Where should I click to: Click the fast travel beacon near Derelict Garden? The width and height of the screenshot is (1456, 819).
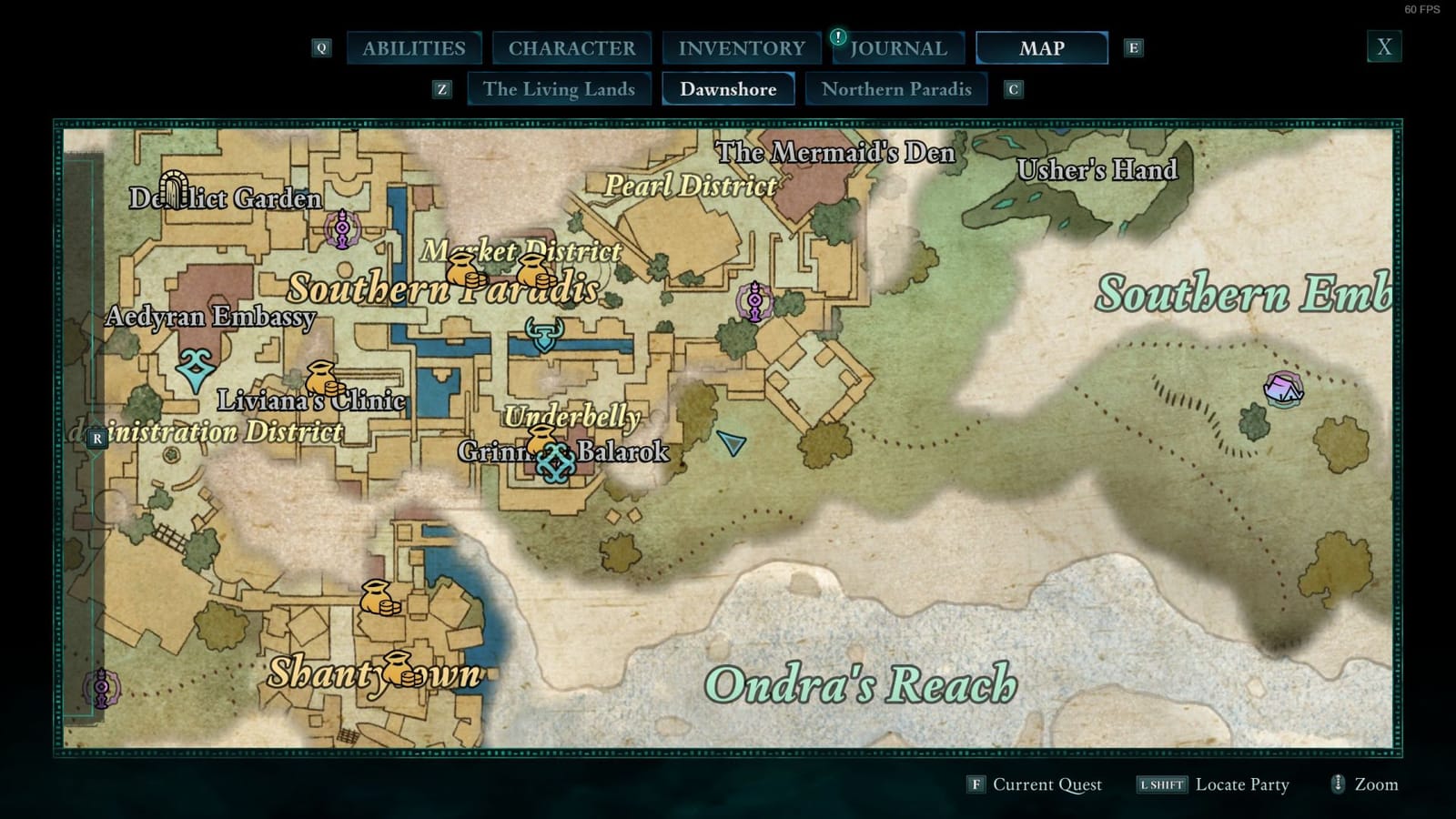(342, 228)
